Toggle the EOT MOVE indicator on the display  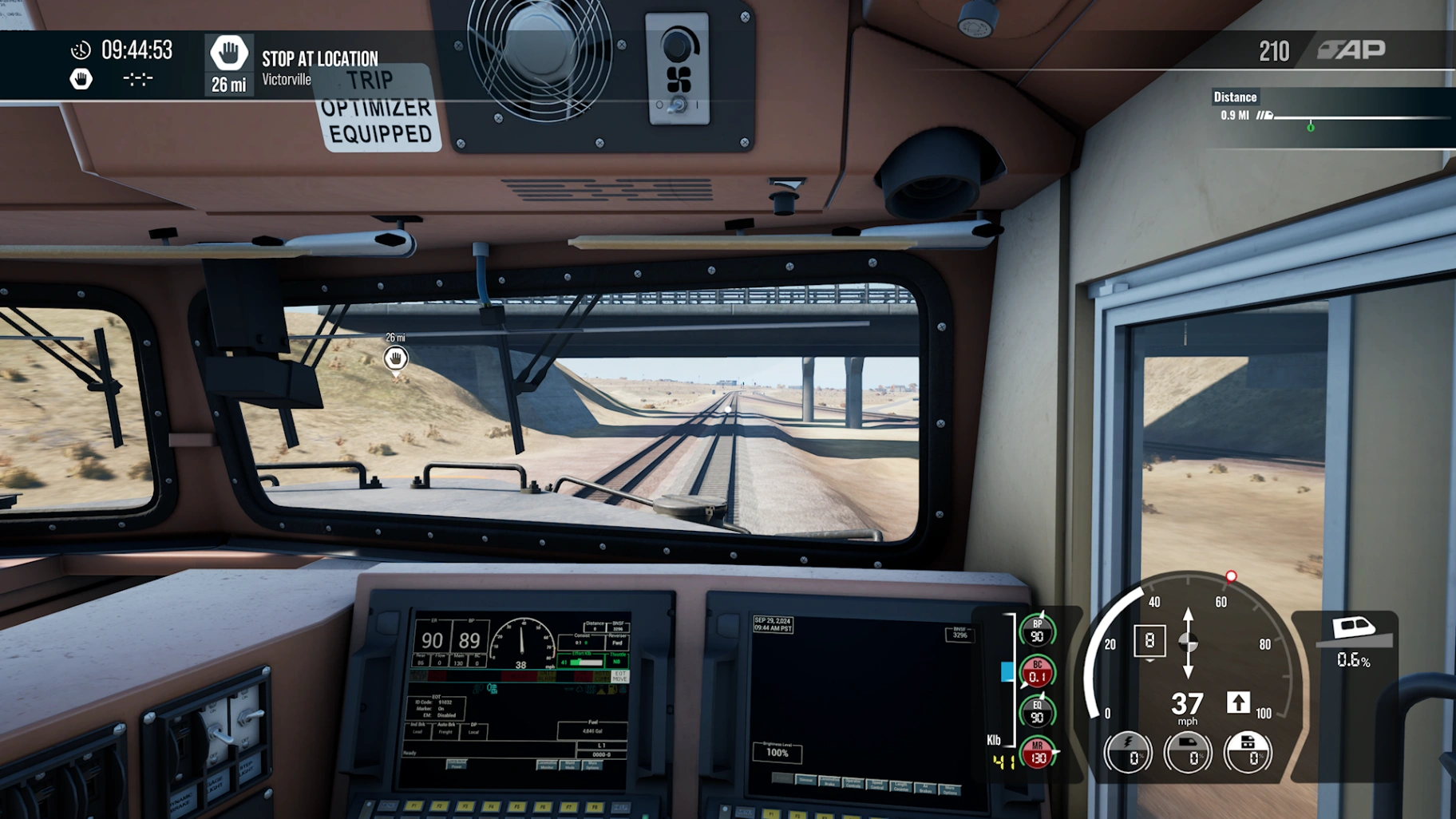619,677
